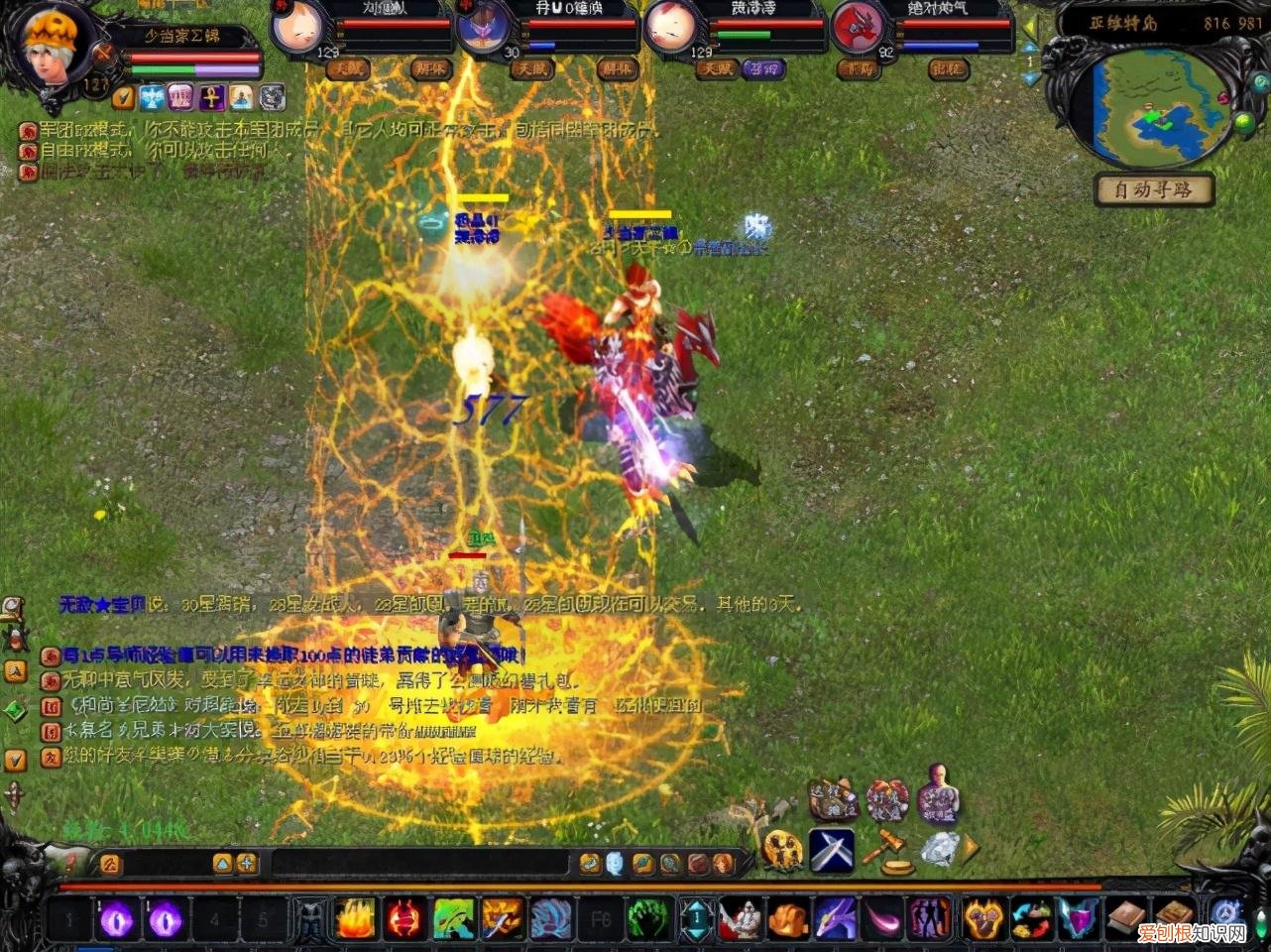
Task: Activate the ankh buff icon
Action: [x=212, y=97]
